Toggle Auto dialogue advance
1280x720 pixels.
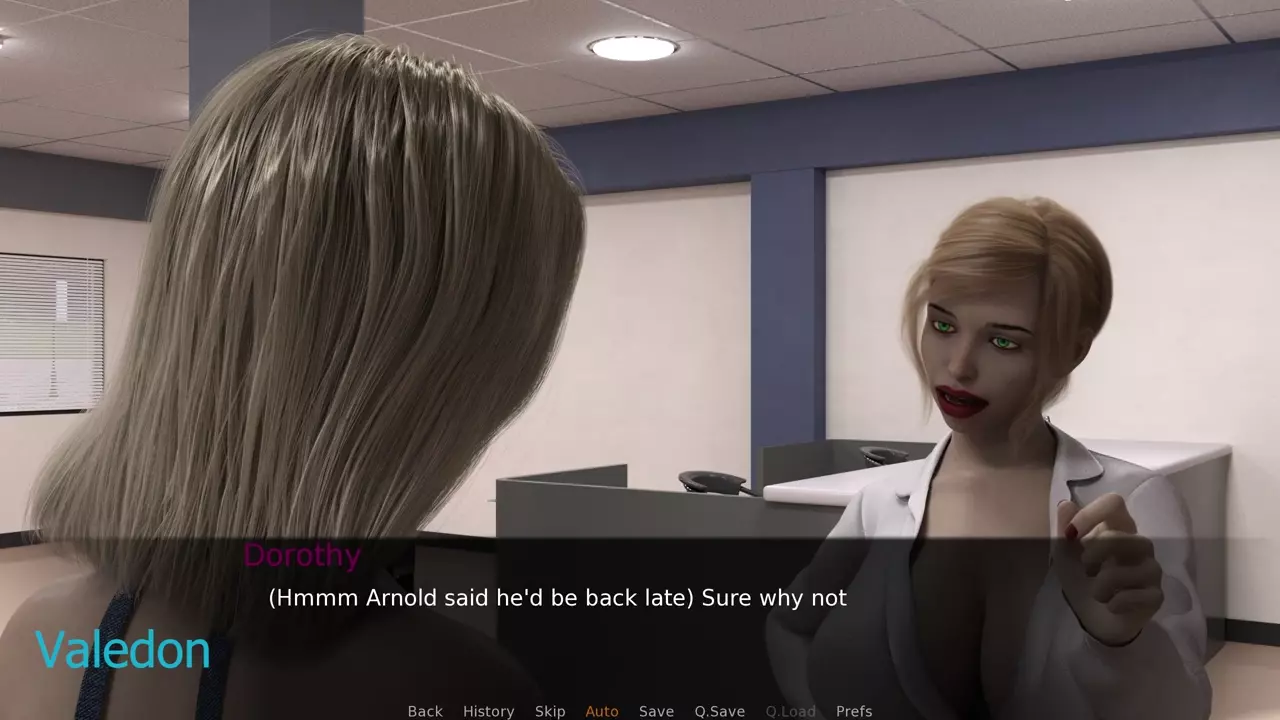click(602, 711)
